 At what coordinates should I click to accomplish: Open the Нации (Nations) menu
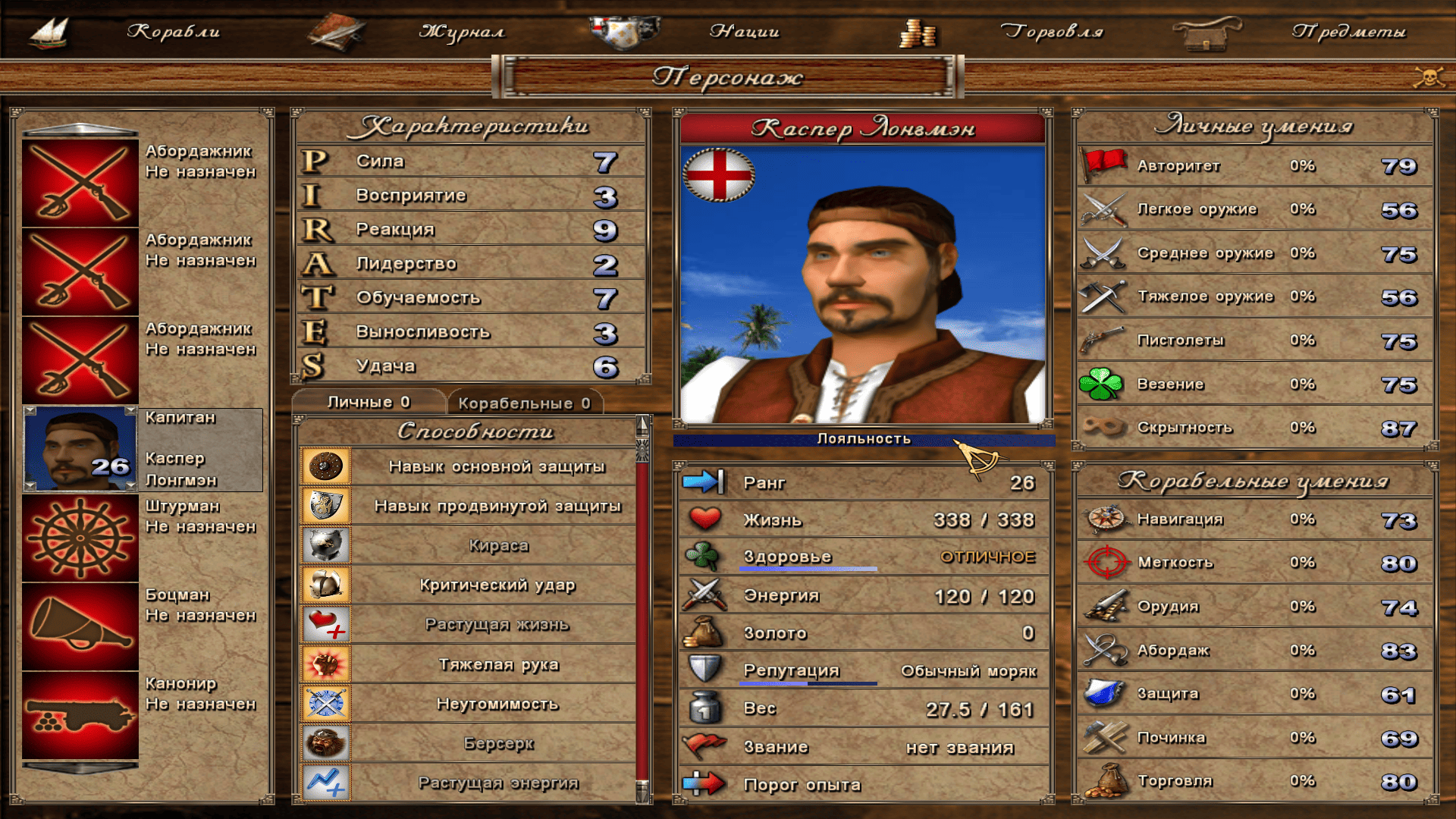744,32
